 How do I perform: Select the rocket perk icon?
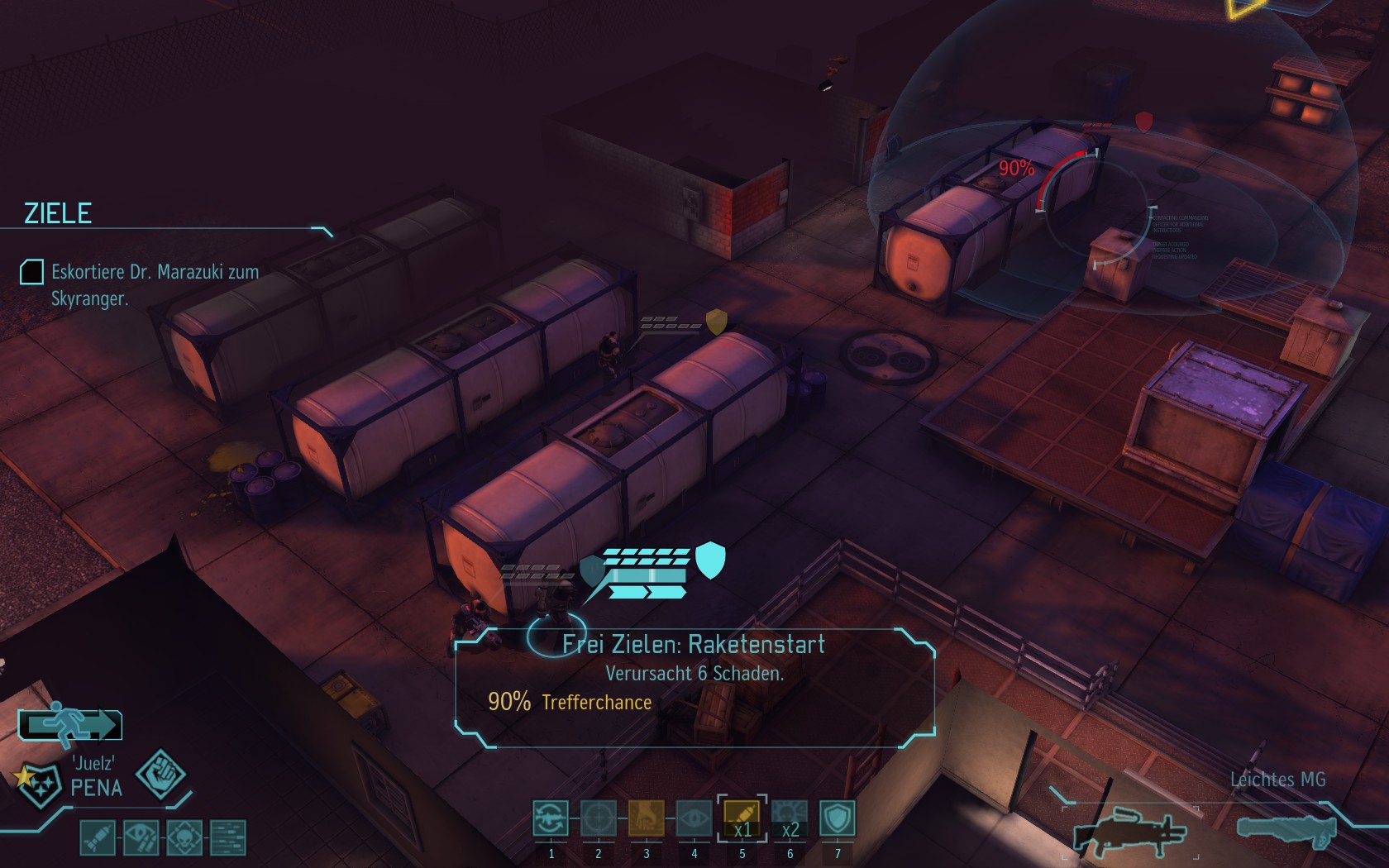coord(98,838)
